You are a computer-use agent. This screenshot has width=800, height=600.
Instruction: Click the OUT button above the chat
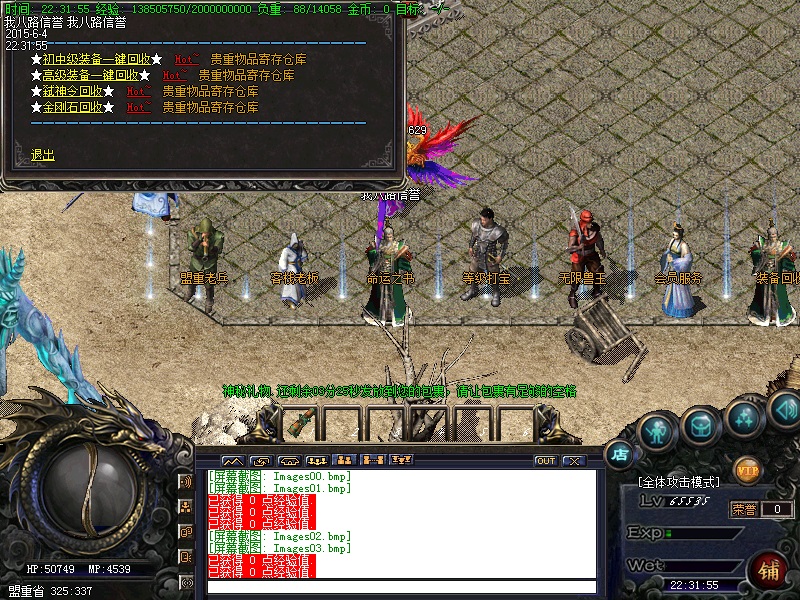coord(545,461)
